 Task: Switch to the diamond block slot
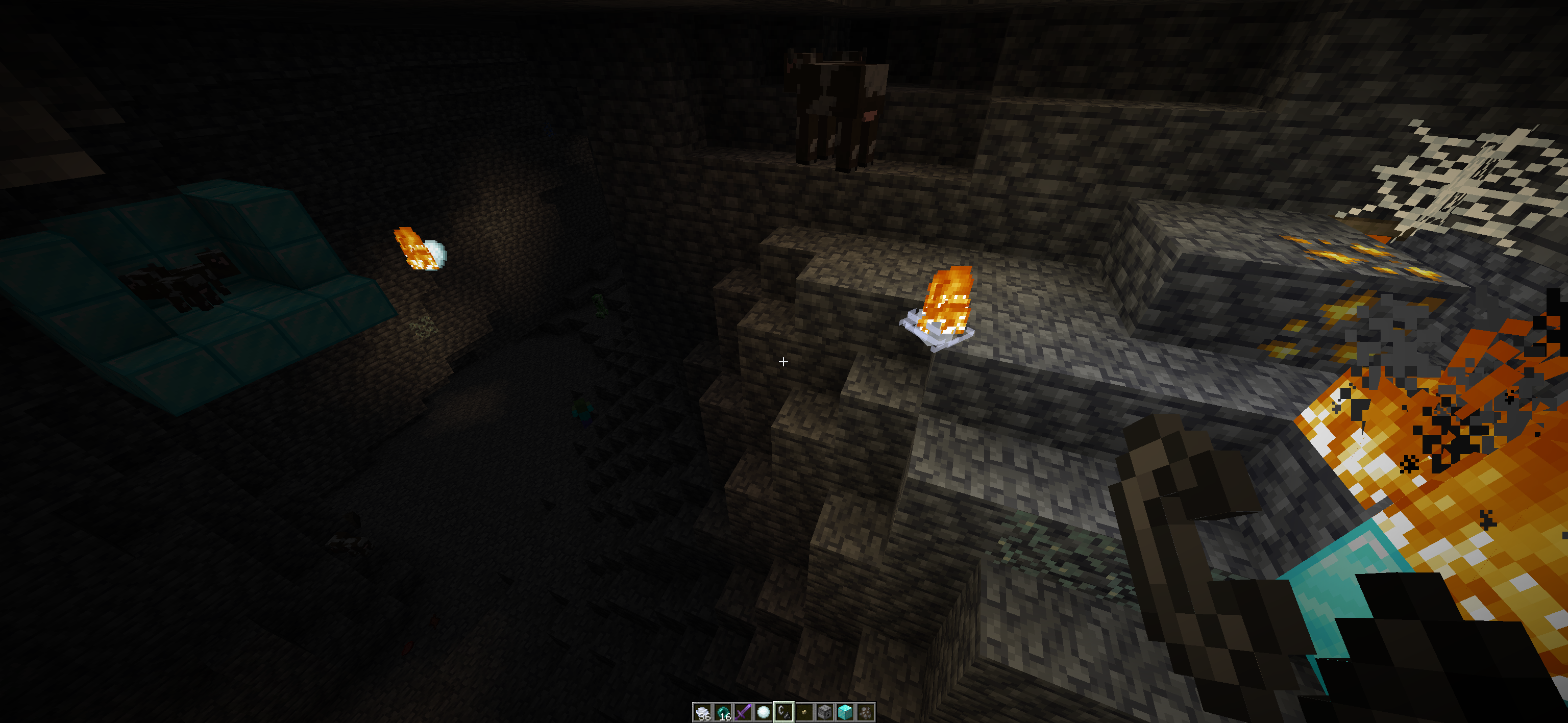tap(845, 711)
